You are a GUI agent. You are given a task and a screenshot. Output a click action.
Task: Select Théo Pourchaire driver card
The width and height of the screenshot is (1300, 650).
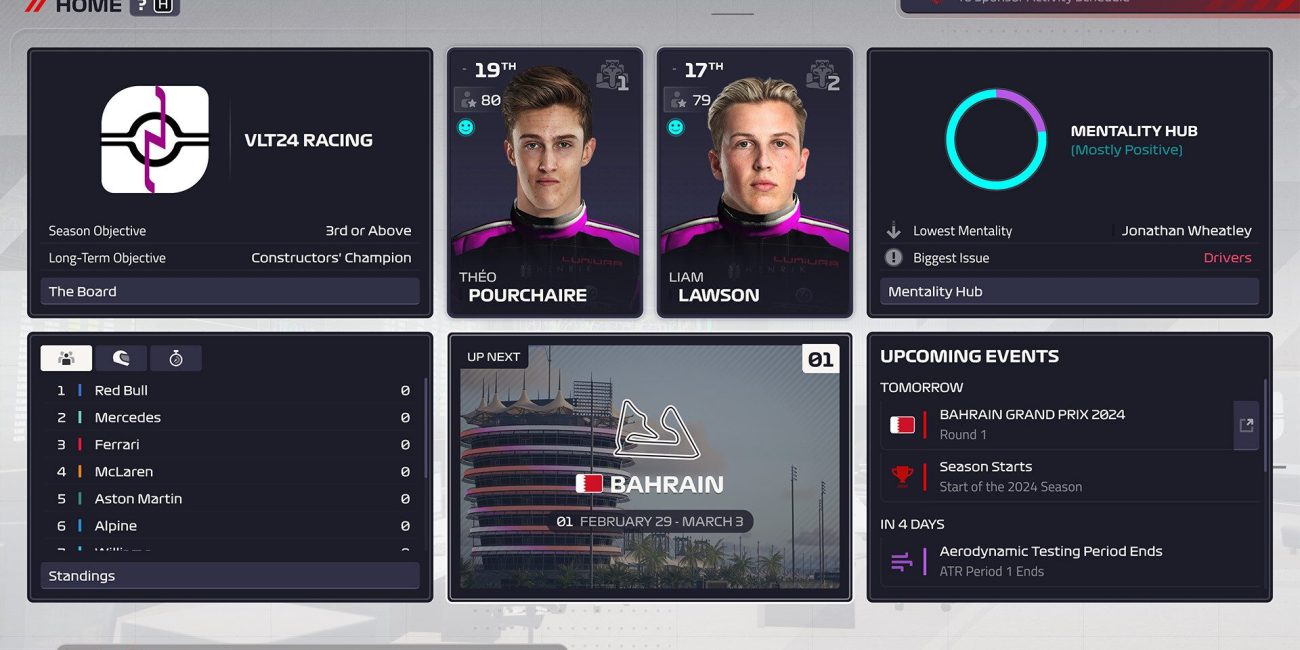(545, 183)
